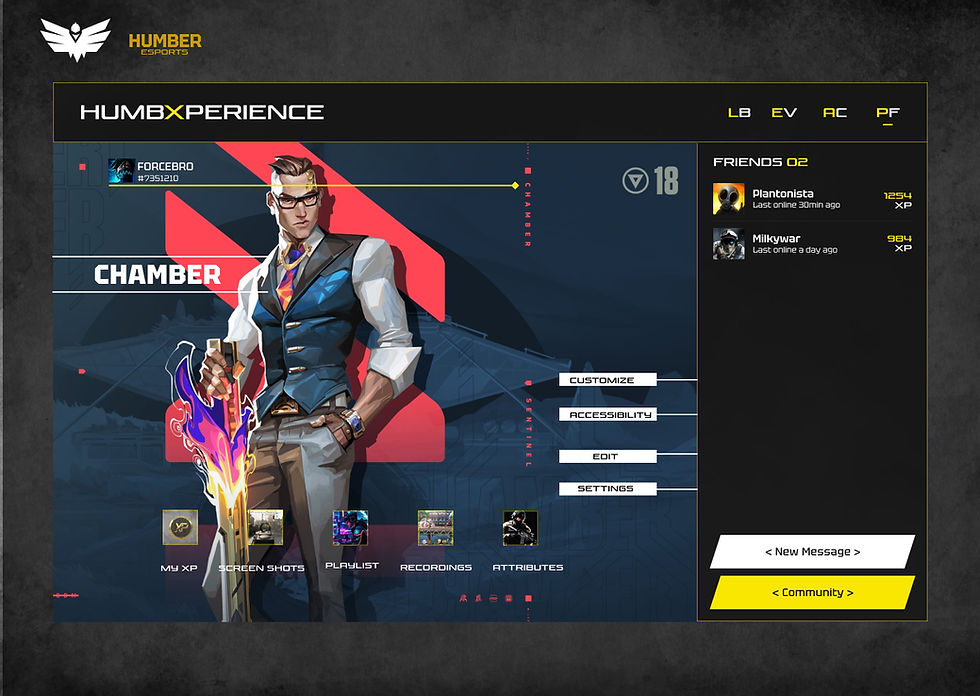Select the Edit menu entry
Image resolution: width=980 pixels, height=696 pixels.
608,456
